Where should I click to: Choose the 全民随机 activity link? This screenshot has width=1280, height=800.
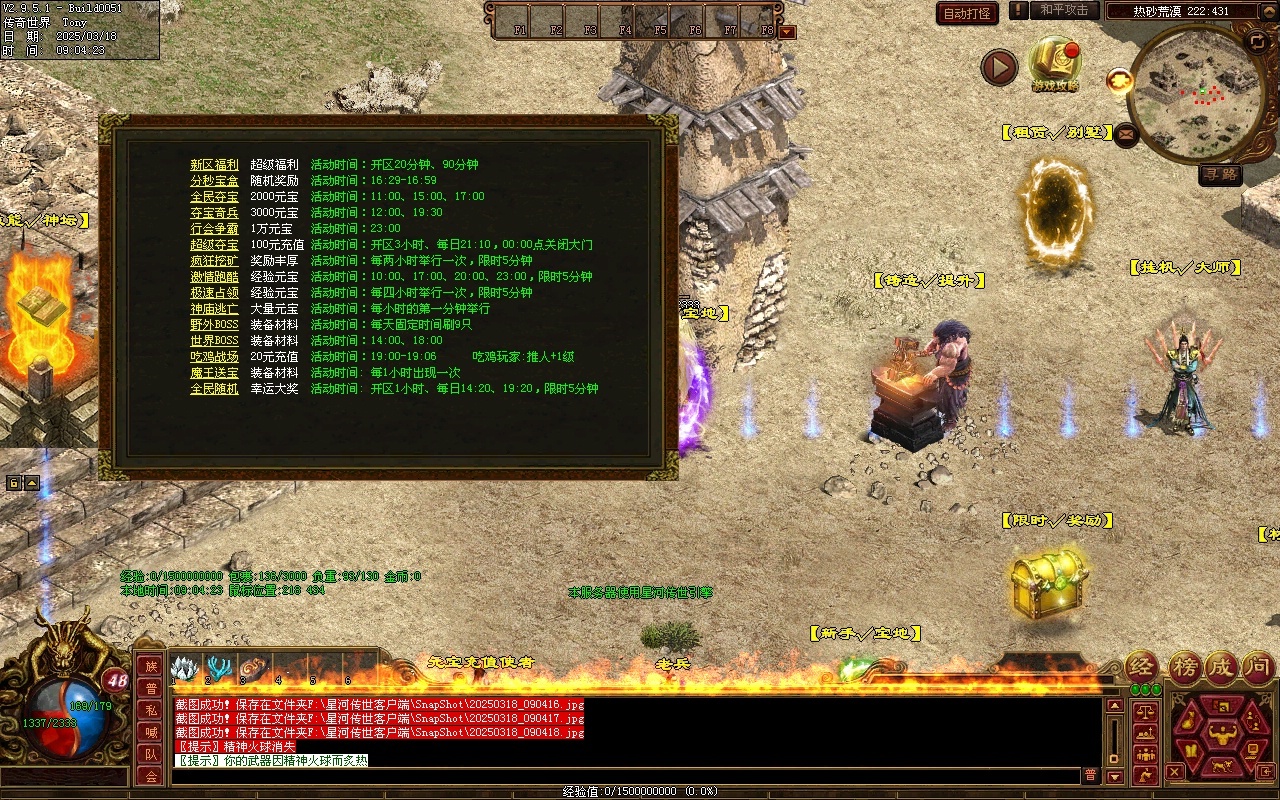[x=214, y=389]
